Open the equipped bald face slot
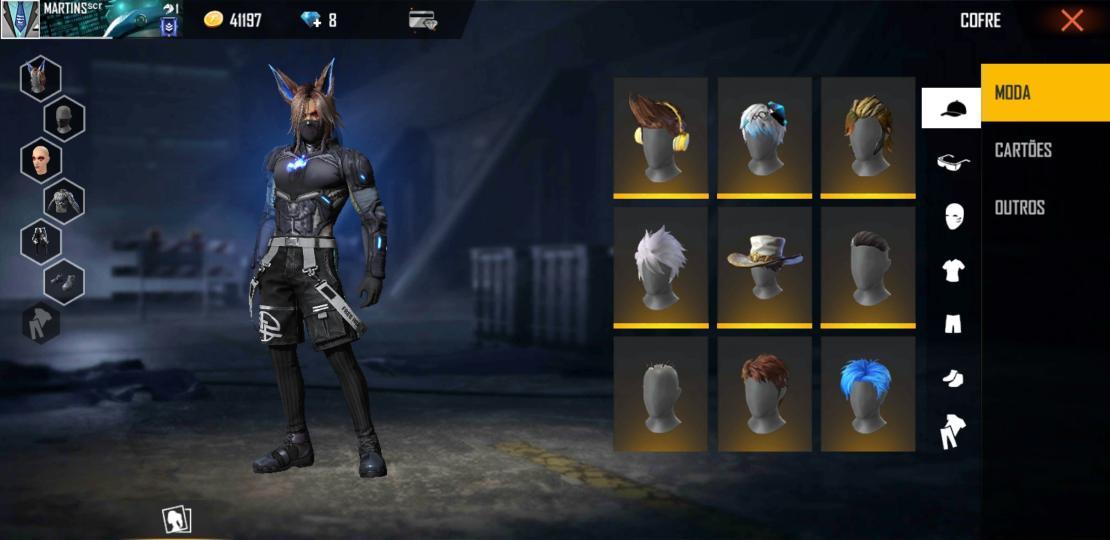The image size is (1110, 540). 40,160
